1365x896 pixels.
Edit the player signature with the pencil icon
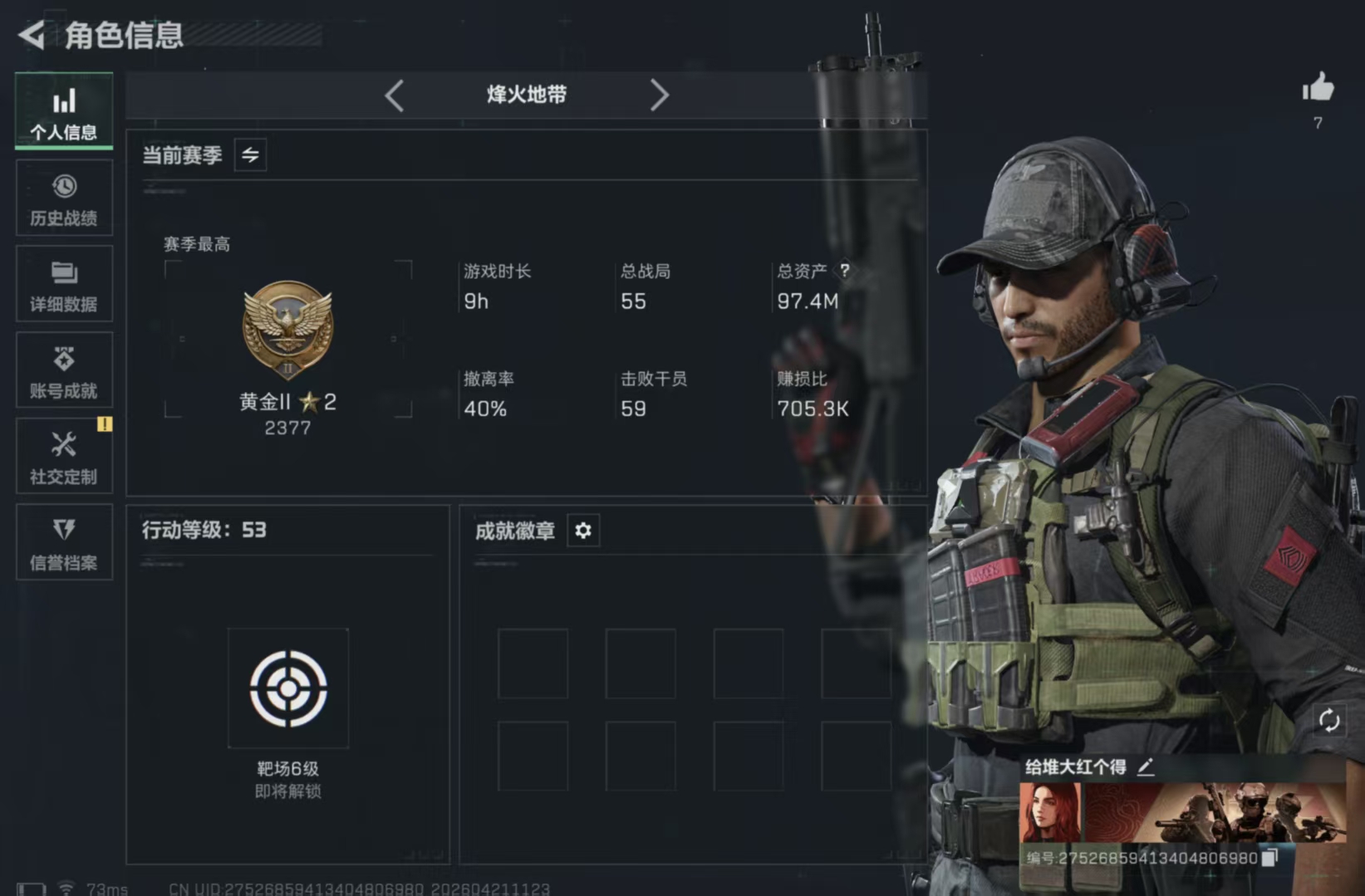1146,767
